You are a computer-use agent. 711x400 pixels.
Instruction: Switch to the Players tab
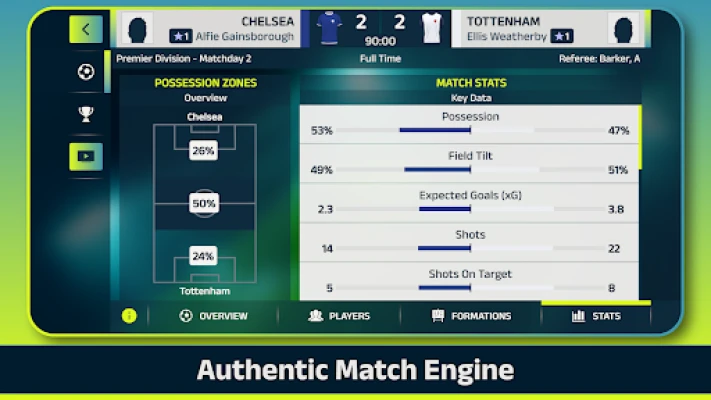click(340, 316)
